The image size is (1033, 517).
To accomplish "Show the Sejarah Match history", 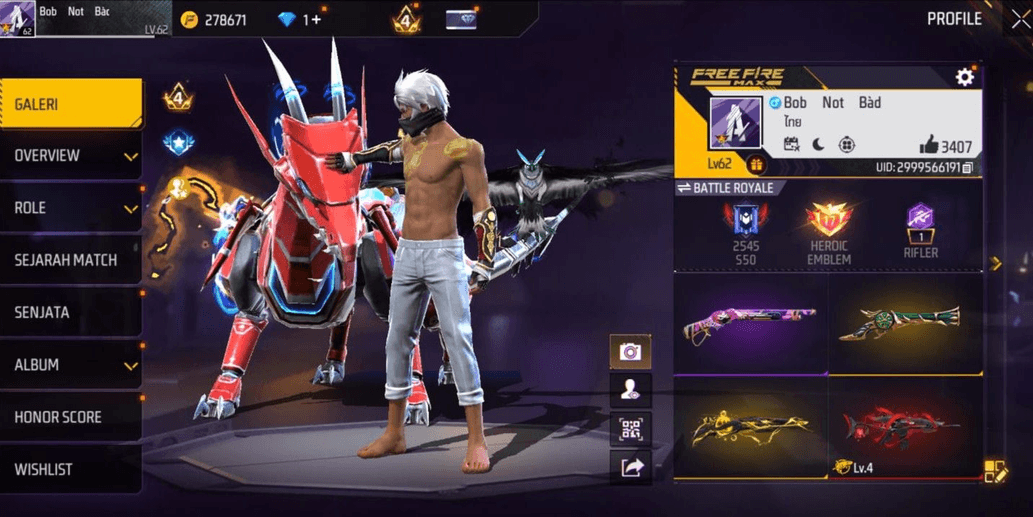I will pos(70,260).
